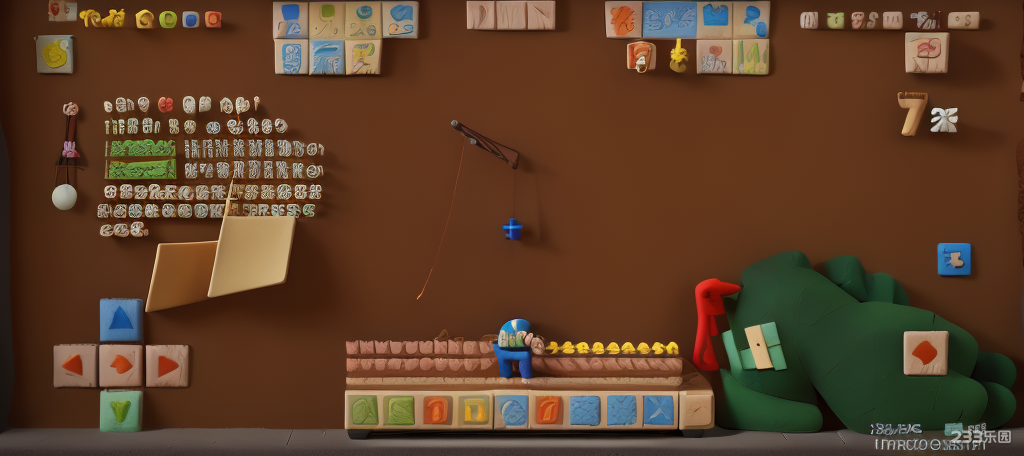Image resolution: width=1024 pixels, height=456 pixels.
Task: Click the small blue square tile
Action: click(x=954, y=259)
